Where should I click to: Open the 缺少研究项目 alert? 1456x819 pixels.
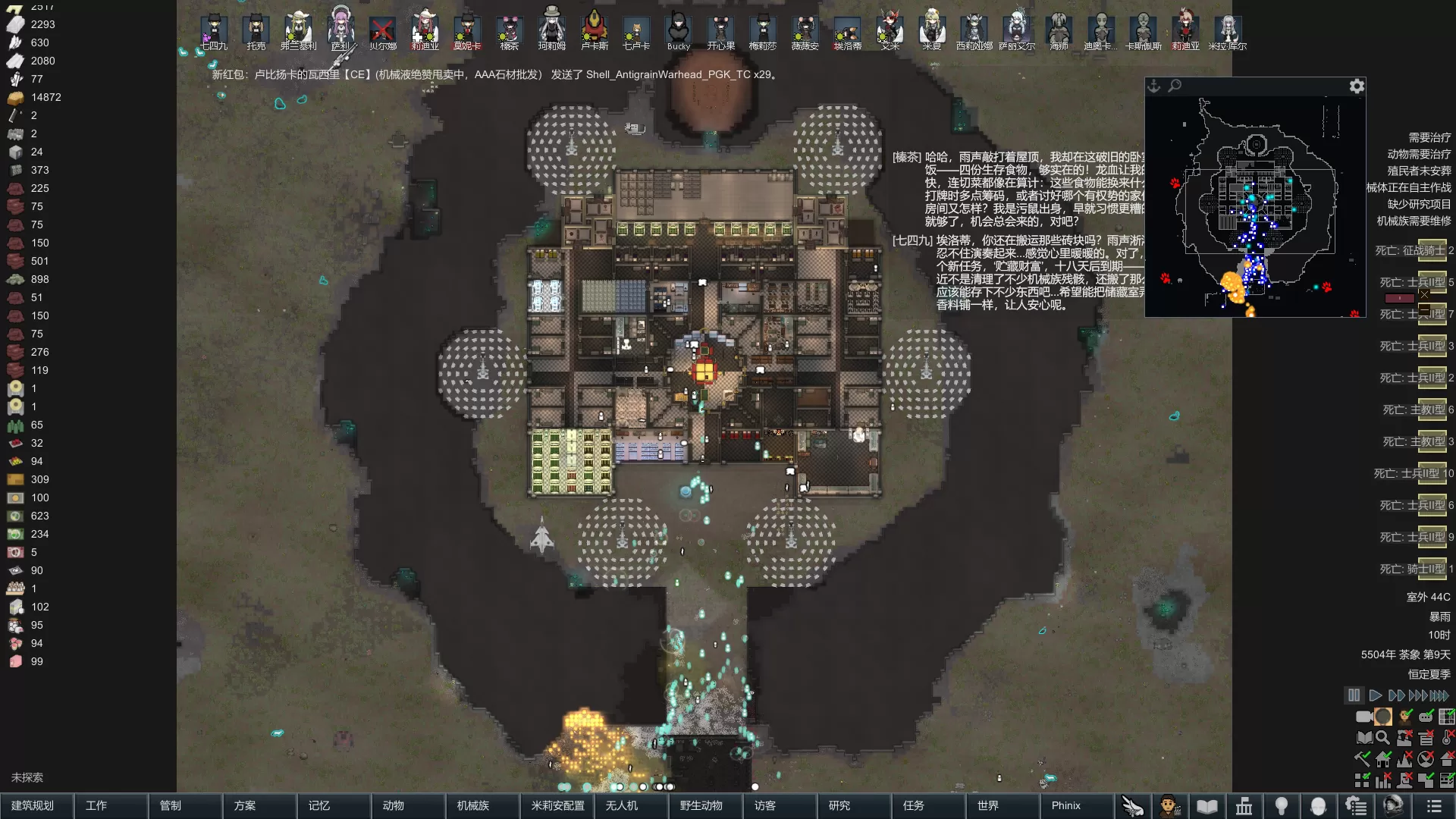[x=1419, y=204]
